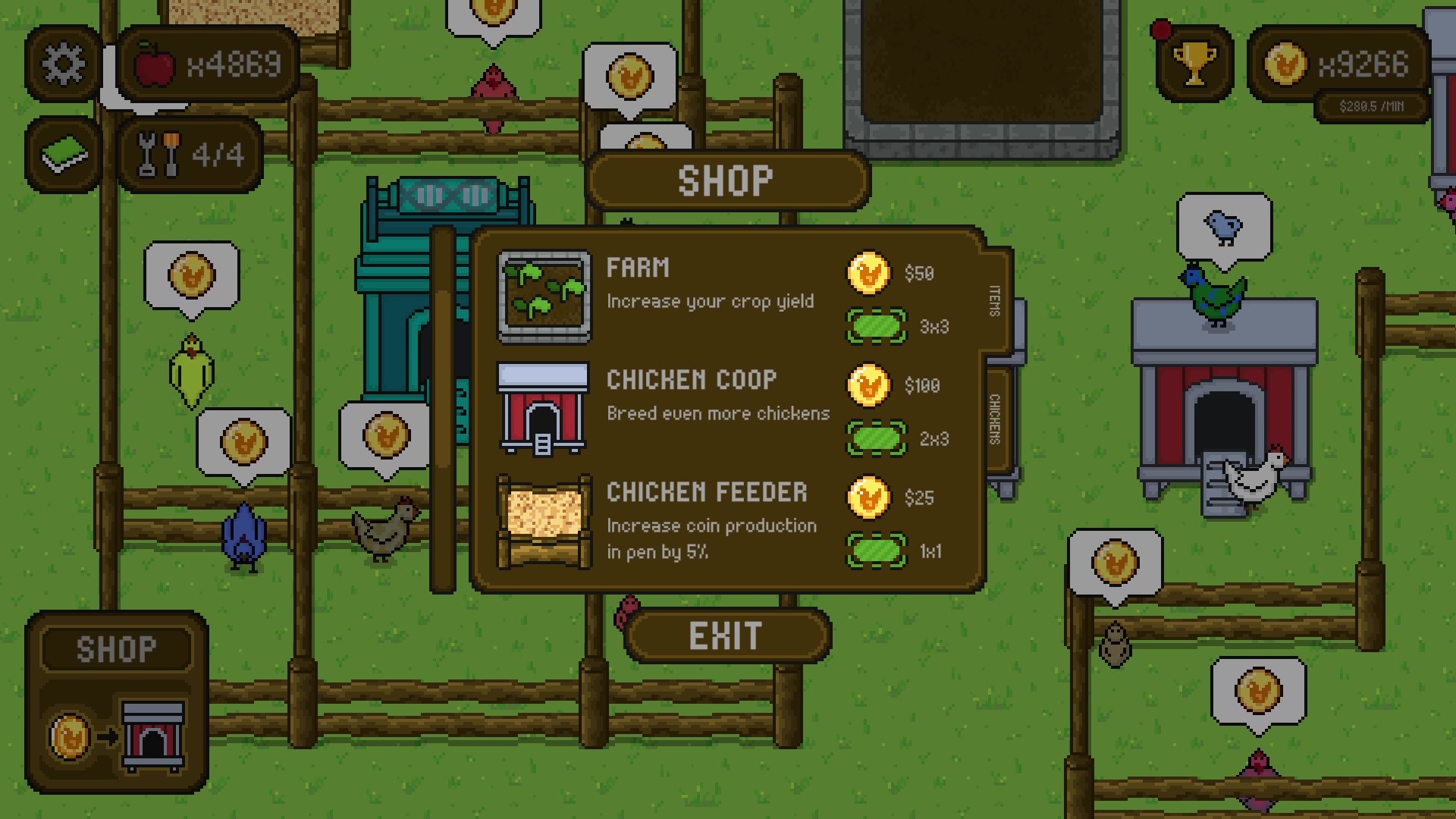Open the coin-to-coop shop panel bottom left
The image size is (1456, 819).
(x=118, y=728)
